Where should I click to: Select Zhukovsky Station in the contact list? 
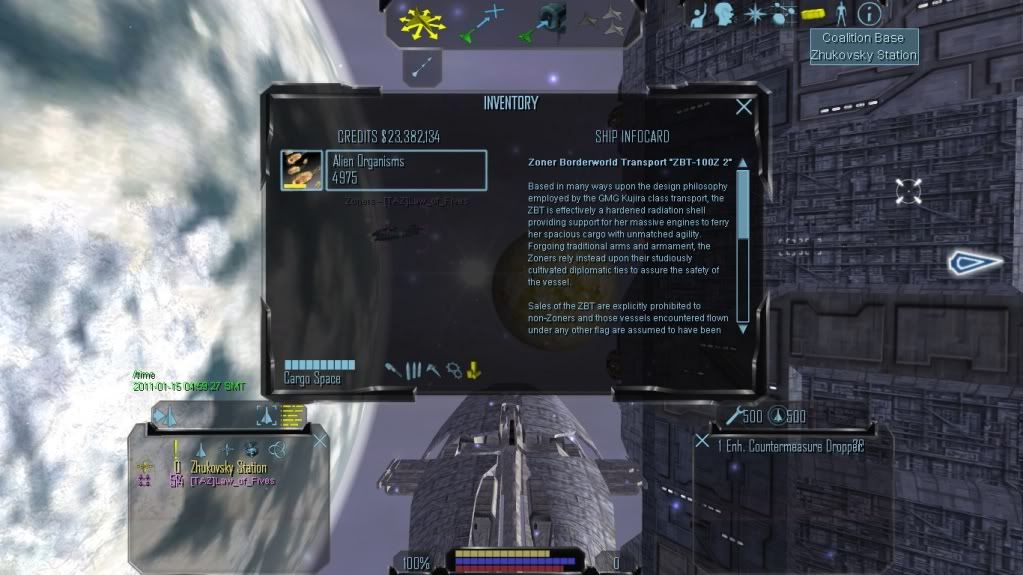tap(229, 467)
